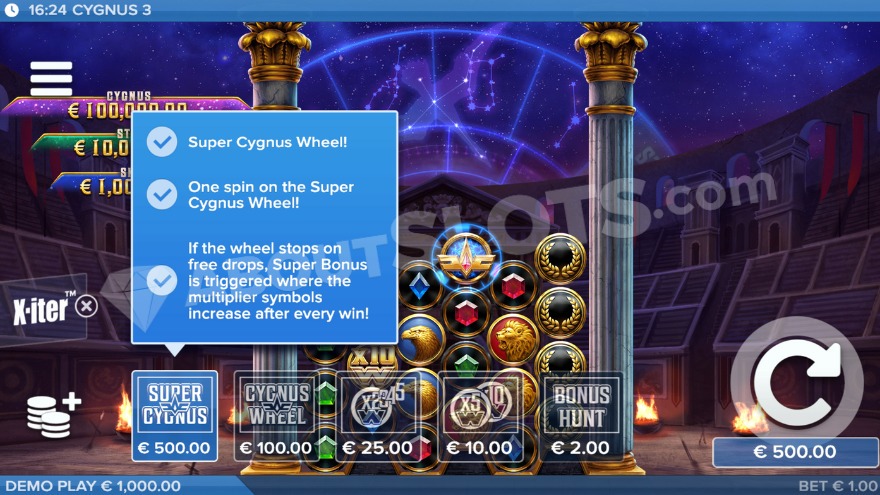Screen dimensions: 880x495
Task: Open the hamburger menu
Action: [51, 78]
